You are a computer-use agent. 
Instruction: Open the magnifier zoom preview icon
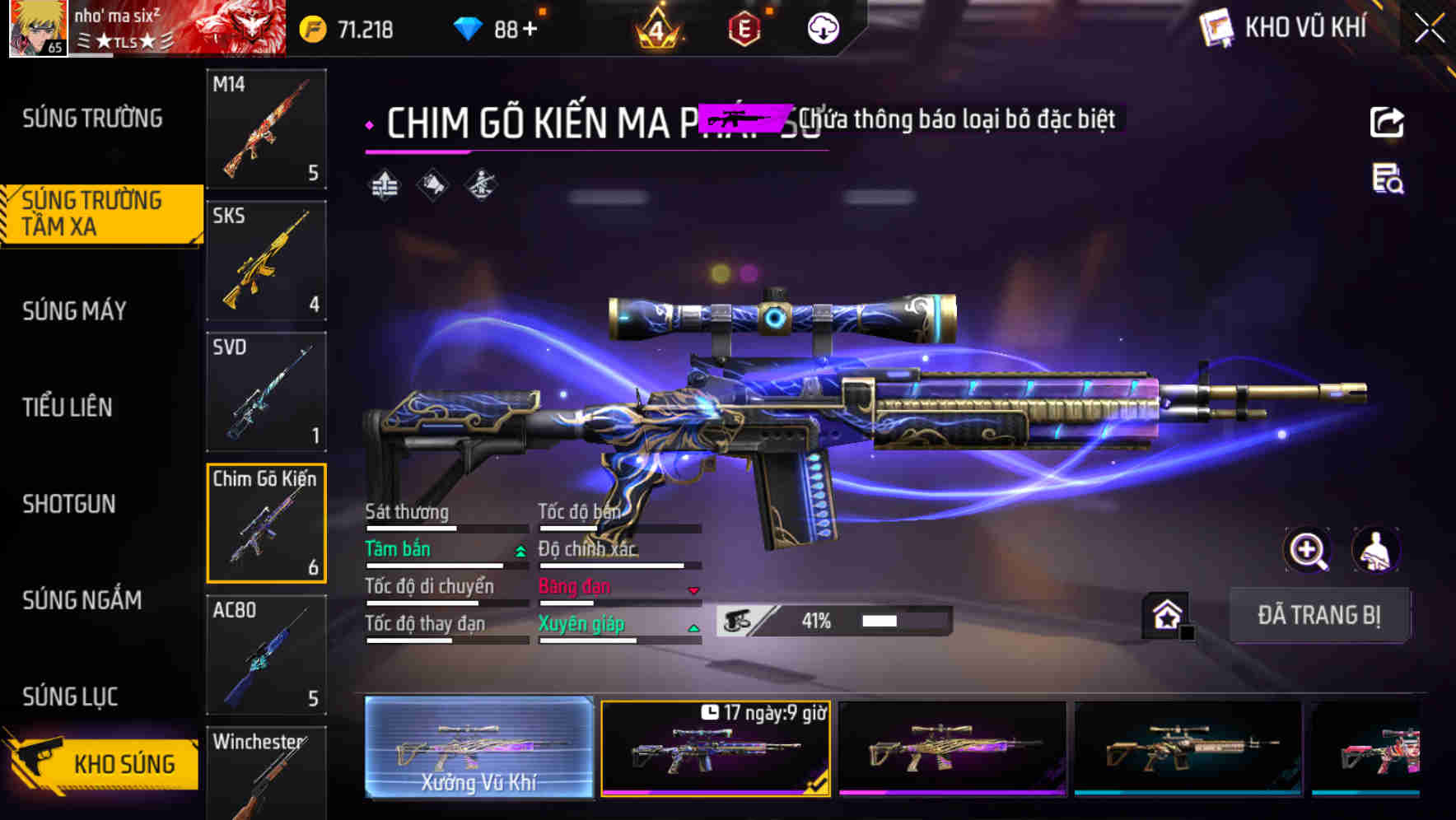tap(1309, 550)
